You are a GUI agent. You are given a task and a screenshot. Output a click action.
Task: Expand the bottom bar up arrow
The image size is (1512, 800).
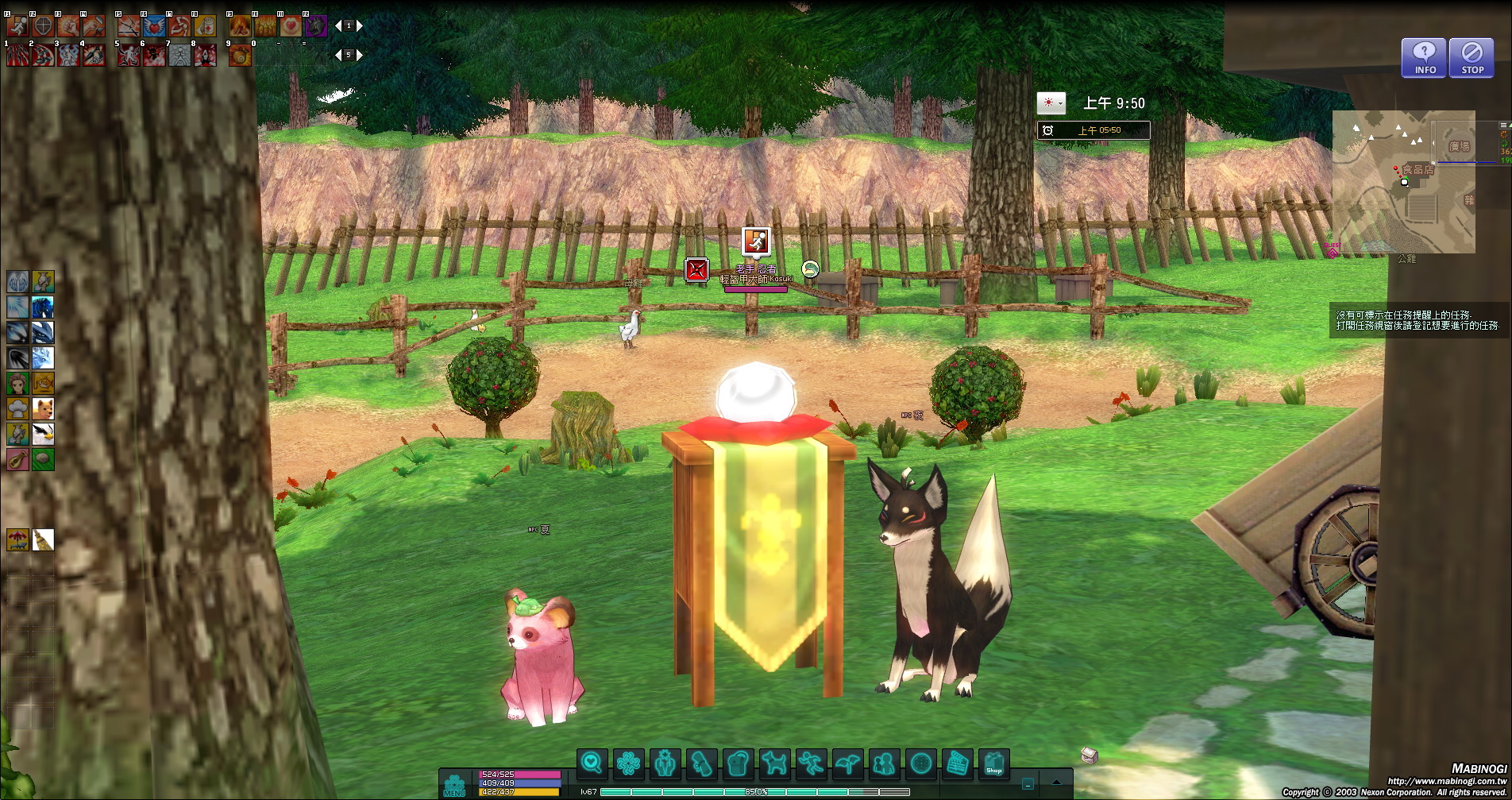coord(1056,783)
